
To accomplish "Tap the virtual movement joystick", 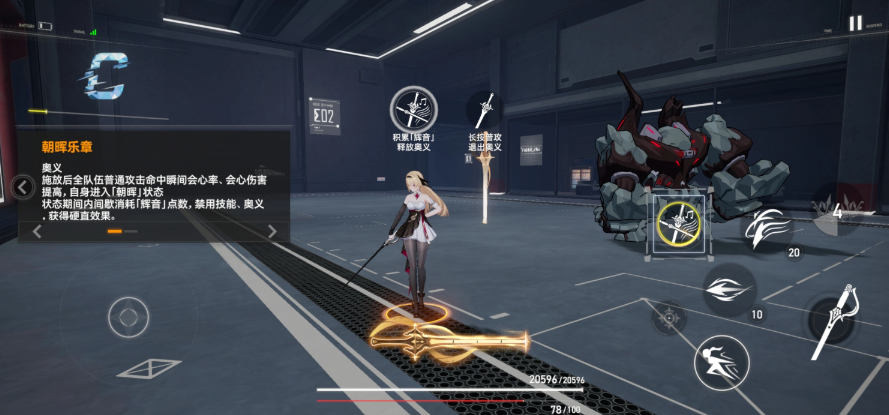I will (128, 318).
